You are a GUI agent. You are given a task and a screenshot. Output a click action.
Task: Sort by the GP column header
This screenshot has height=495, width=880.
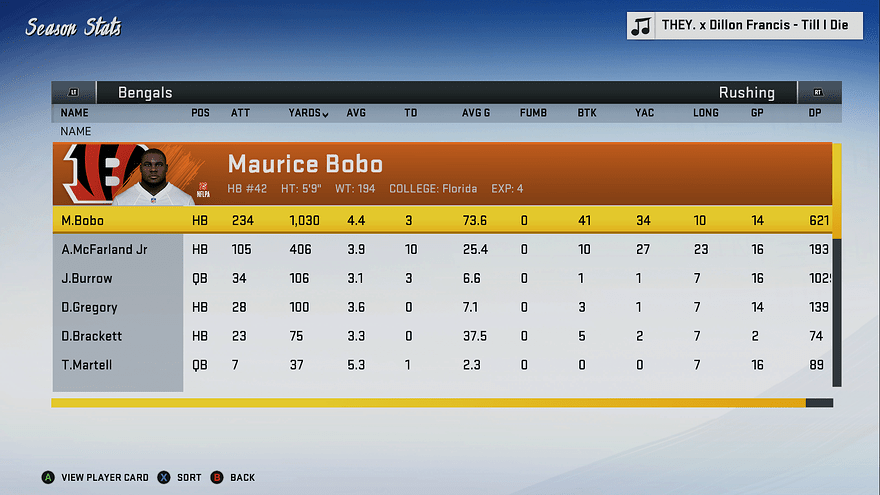coord(757,113)
